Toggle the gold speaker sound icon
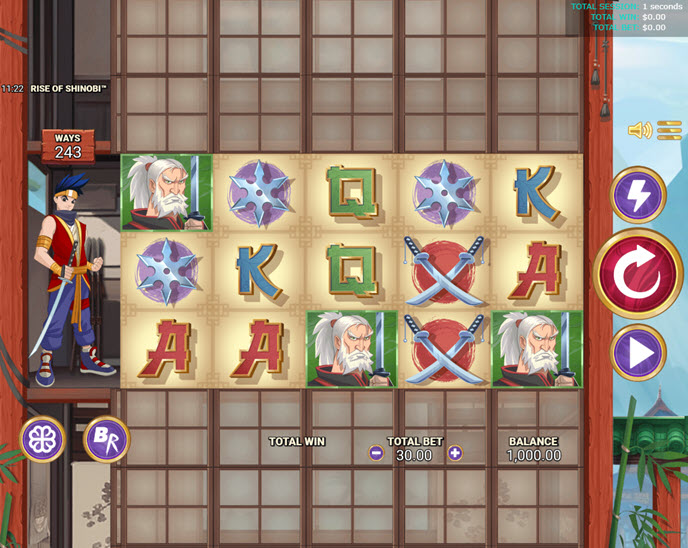688x548 pixels. pyautogui.click(x=639, y=130)
